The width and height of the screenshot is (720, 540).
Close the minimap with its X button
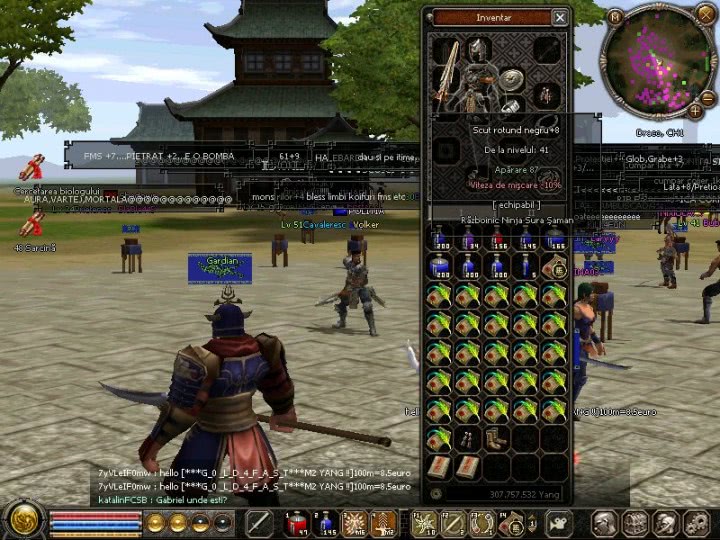(707, 18)
